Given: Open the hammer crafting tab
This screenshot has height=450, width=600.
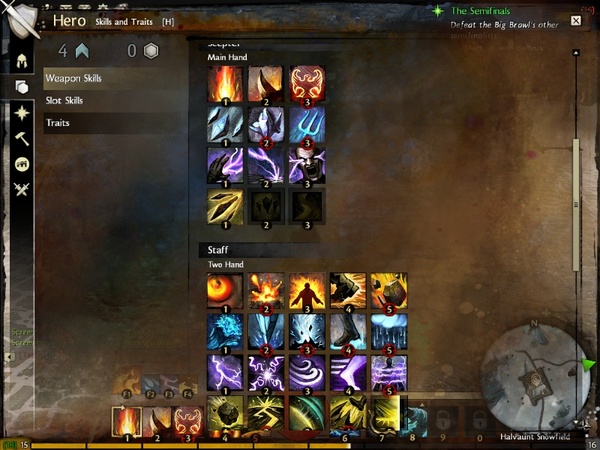Looking at the screenshot, I should pos(20,139).
